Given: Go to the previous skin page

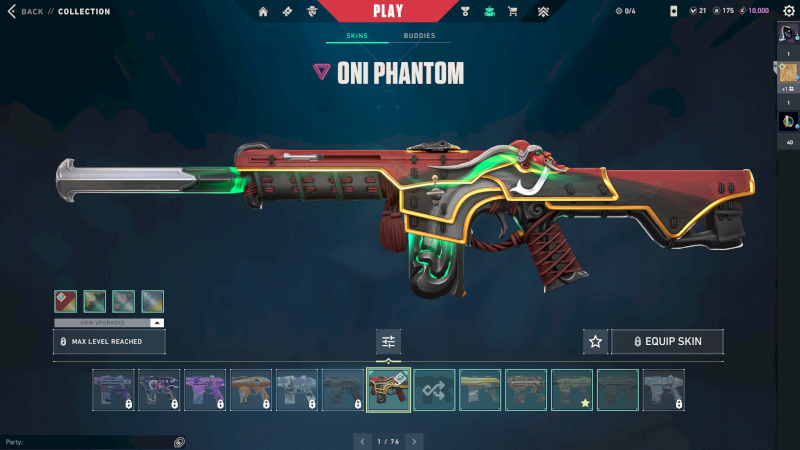Looking at the screenshot, I should 362,441.
